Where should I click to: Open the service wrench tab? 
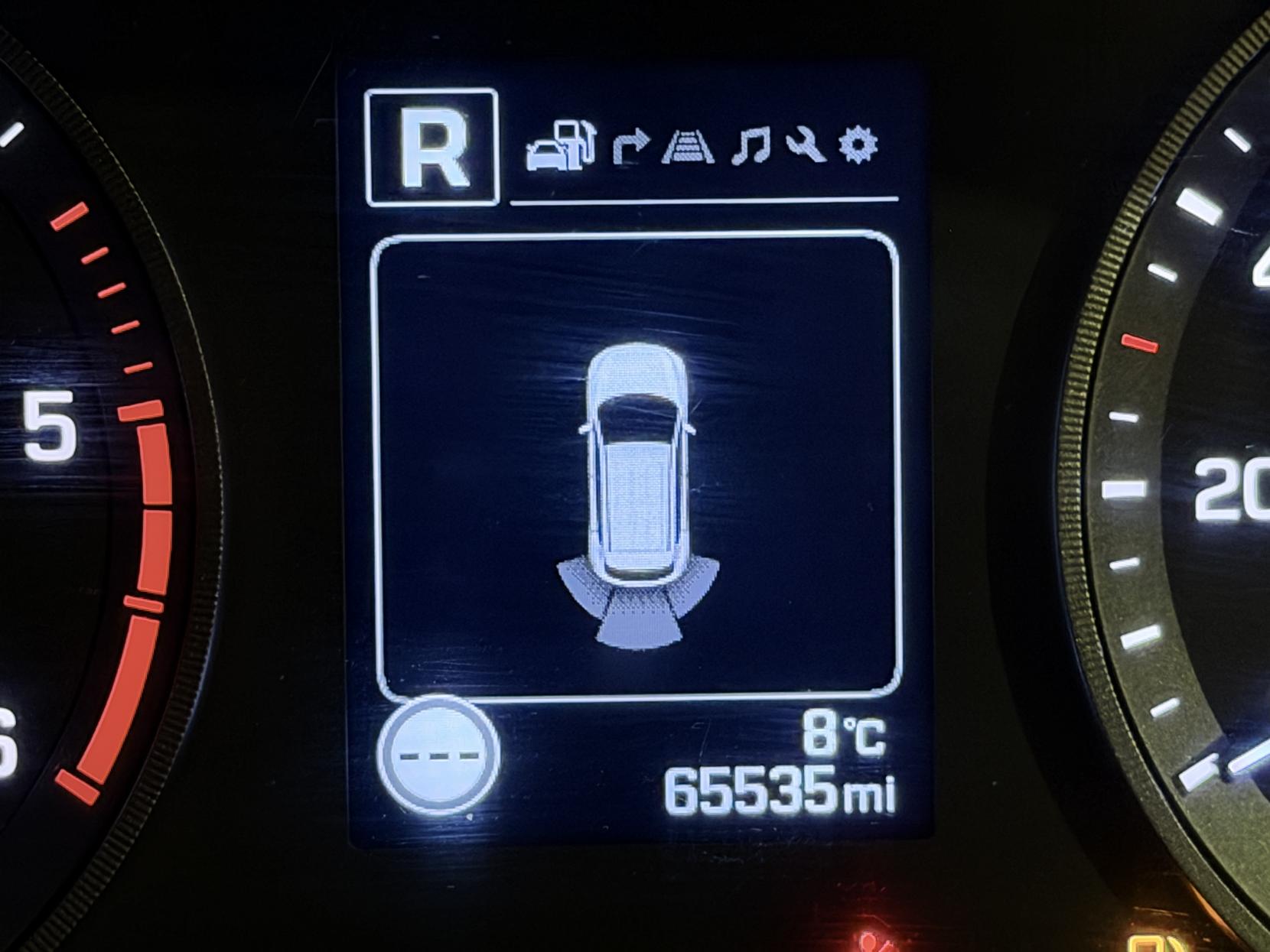tap(805, 145)
